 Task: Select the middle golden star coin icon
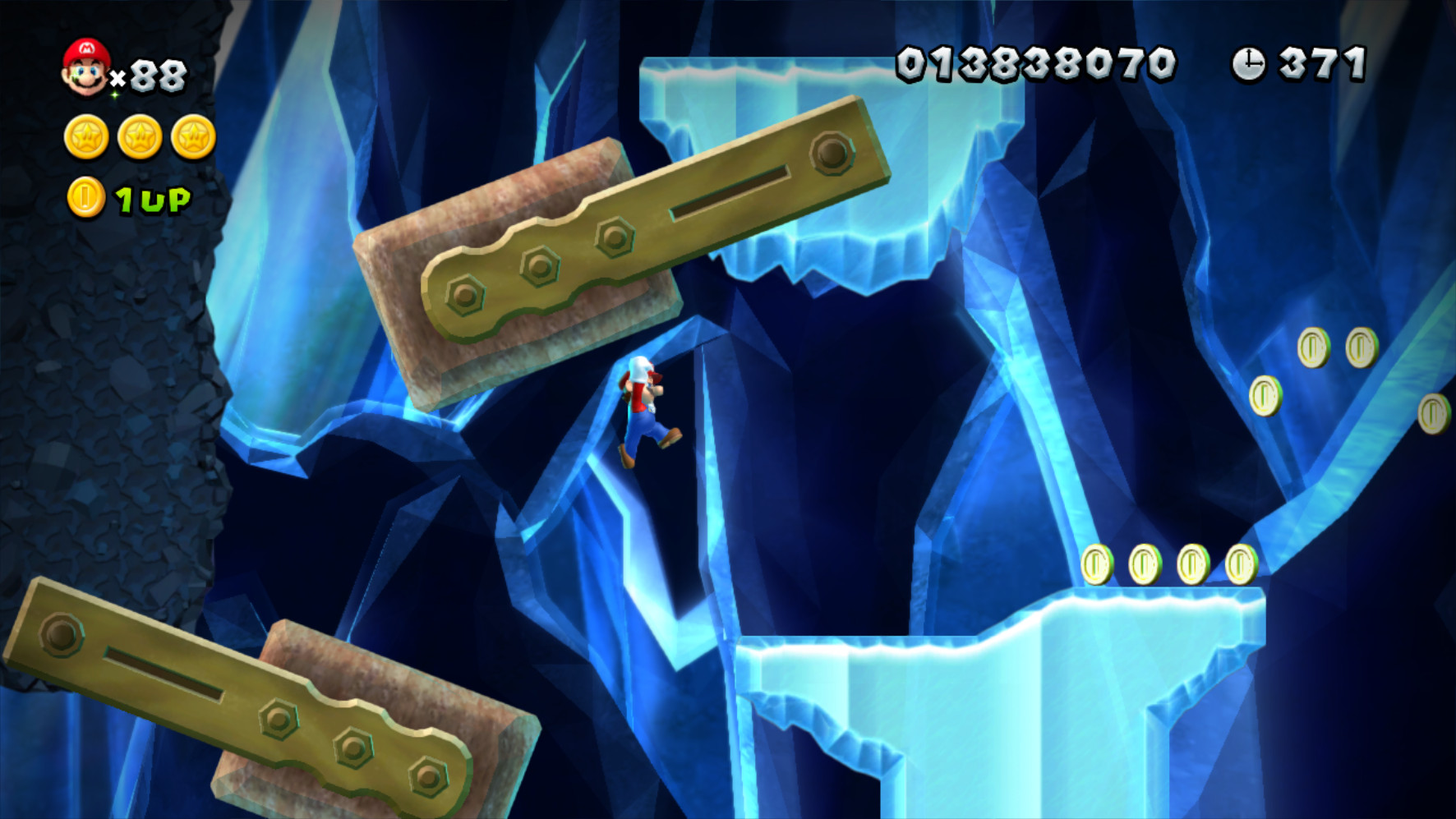pyautogui.click(x=138, y=139)
